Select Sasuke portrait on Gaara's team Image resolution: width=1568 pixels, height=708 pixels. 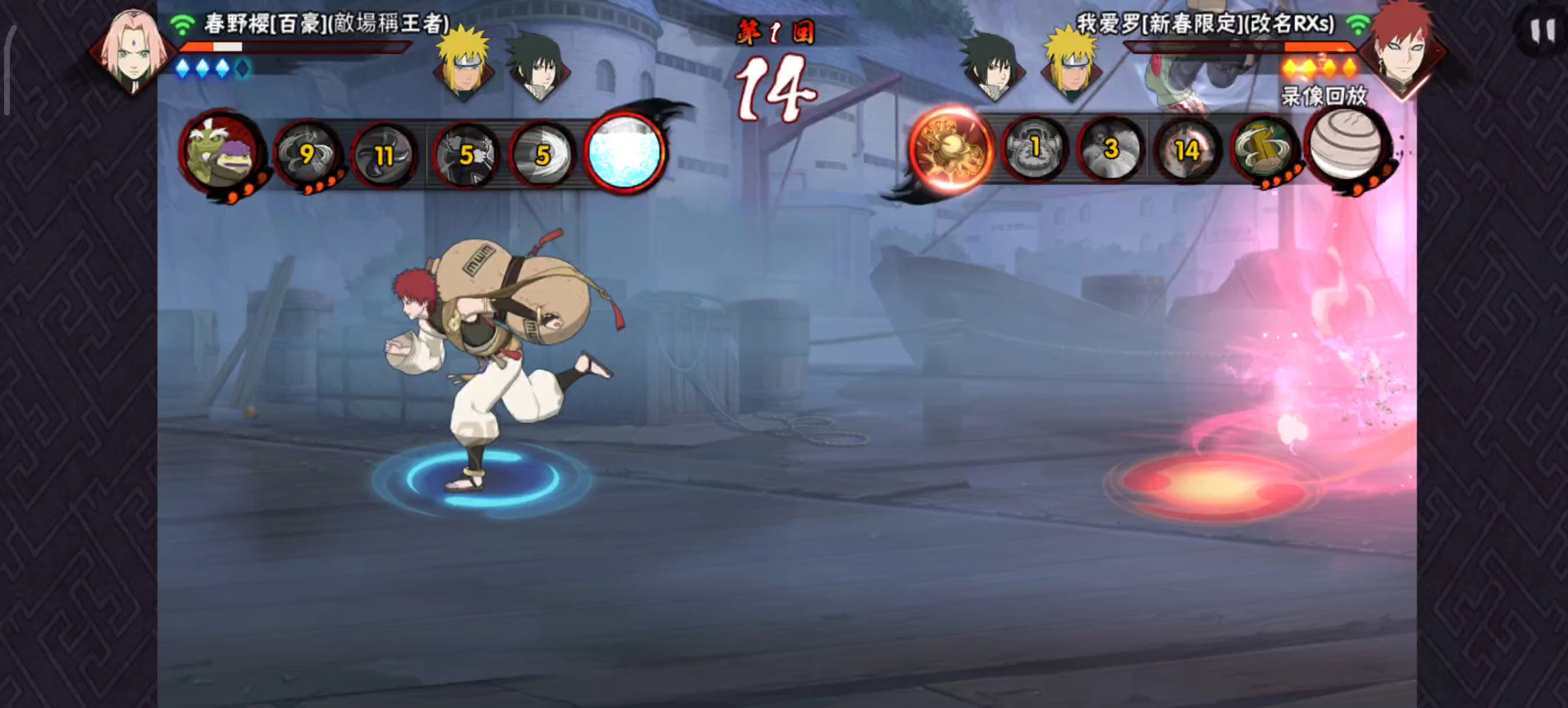coord(992,67)
